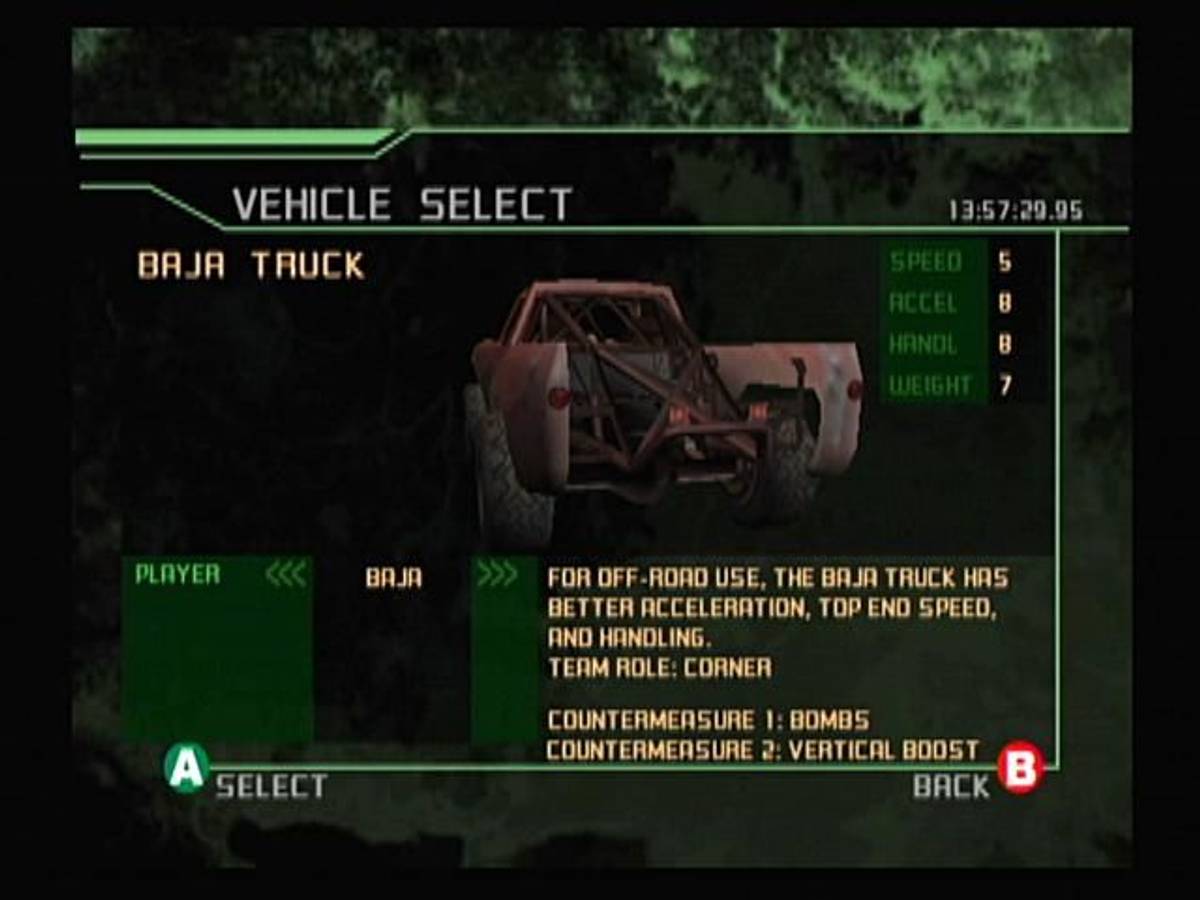Select the PLAYER panel
Viewport: 1200px width, 900px height.
tap(178, 575)
